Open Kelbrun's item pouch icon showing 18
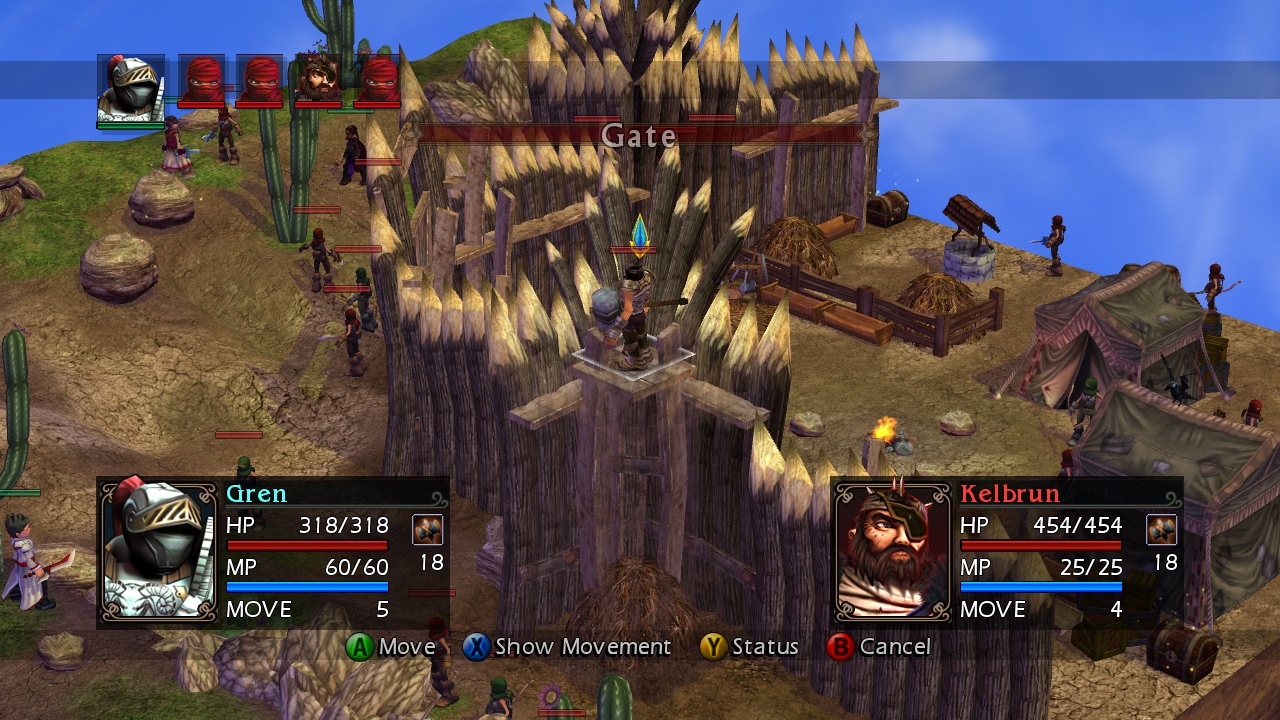 point(1161,529)
